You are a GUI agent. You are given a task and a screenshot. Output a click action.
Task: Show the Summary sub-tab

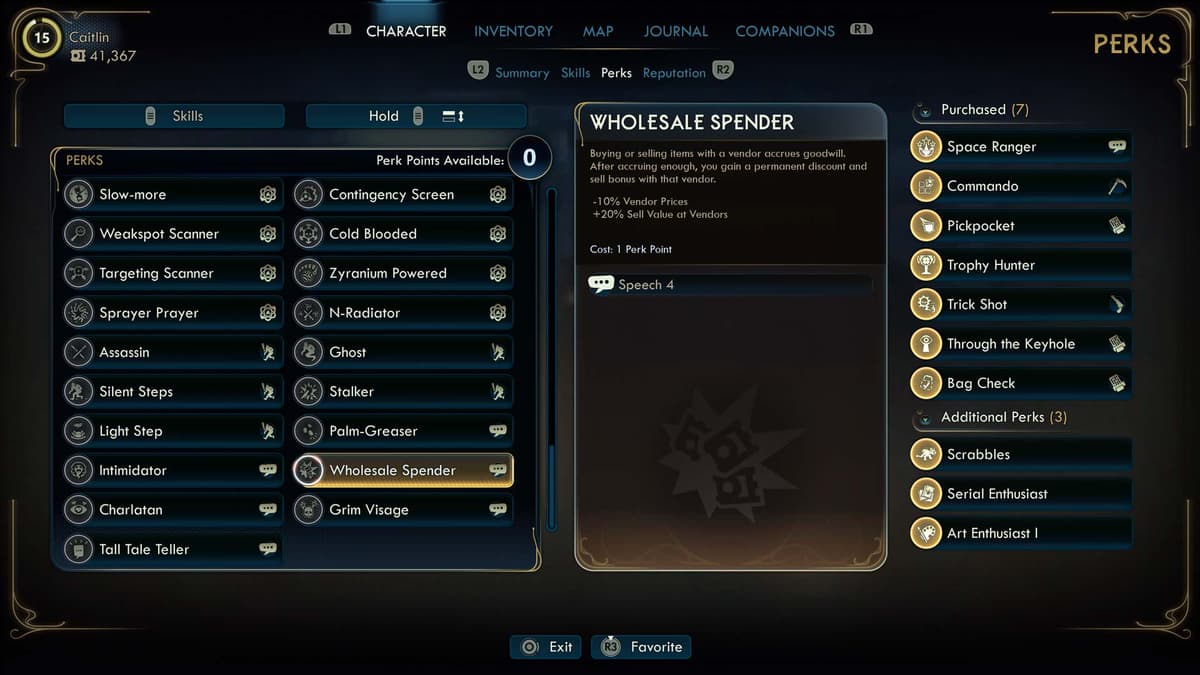522,73
